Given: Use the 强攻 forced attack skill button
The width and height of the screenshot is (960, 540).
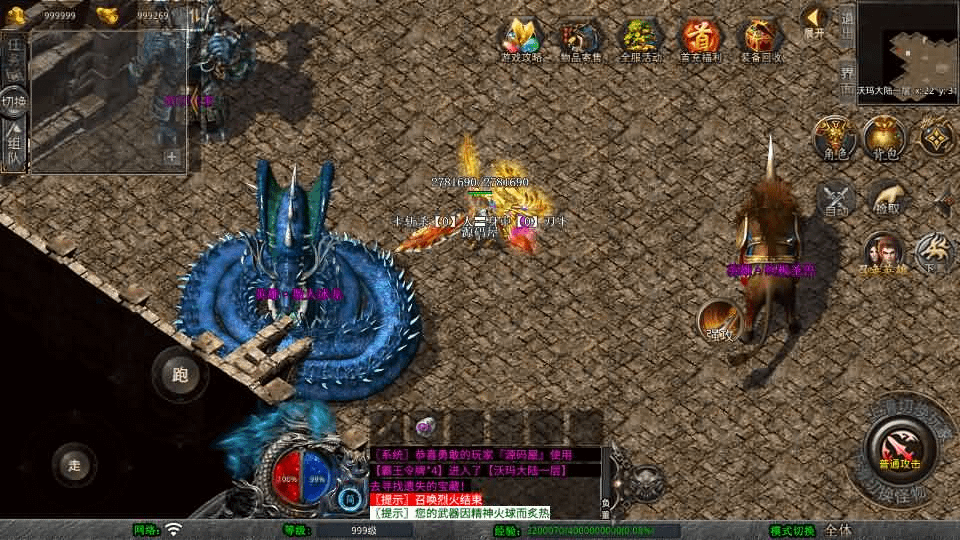Looking at the screenshot, I should 720,320.
